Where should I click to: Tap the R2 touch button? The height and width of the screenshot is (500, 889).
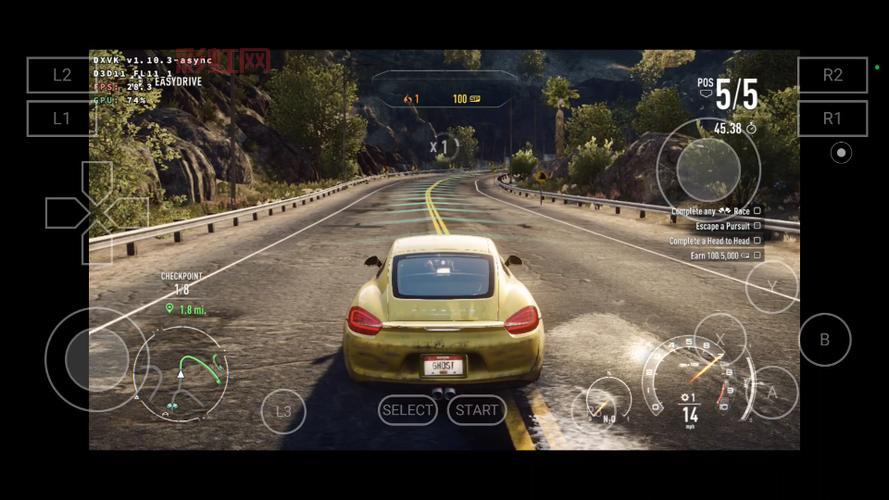point(832,75)
